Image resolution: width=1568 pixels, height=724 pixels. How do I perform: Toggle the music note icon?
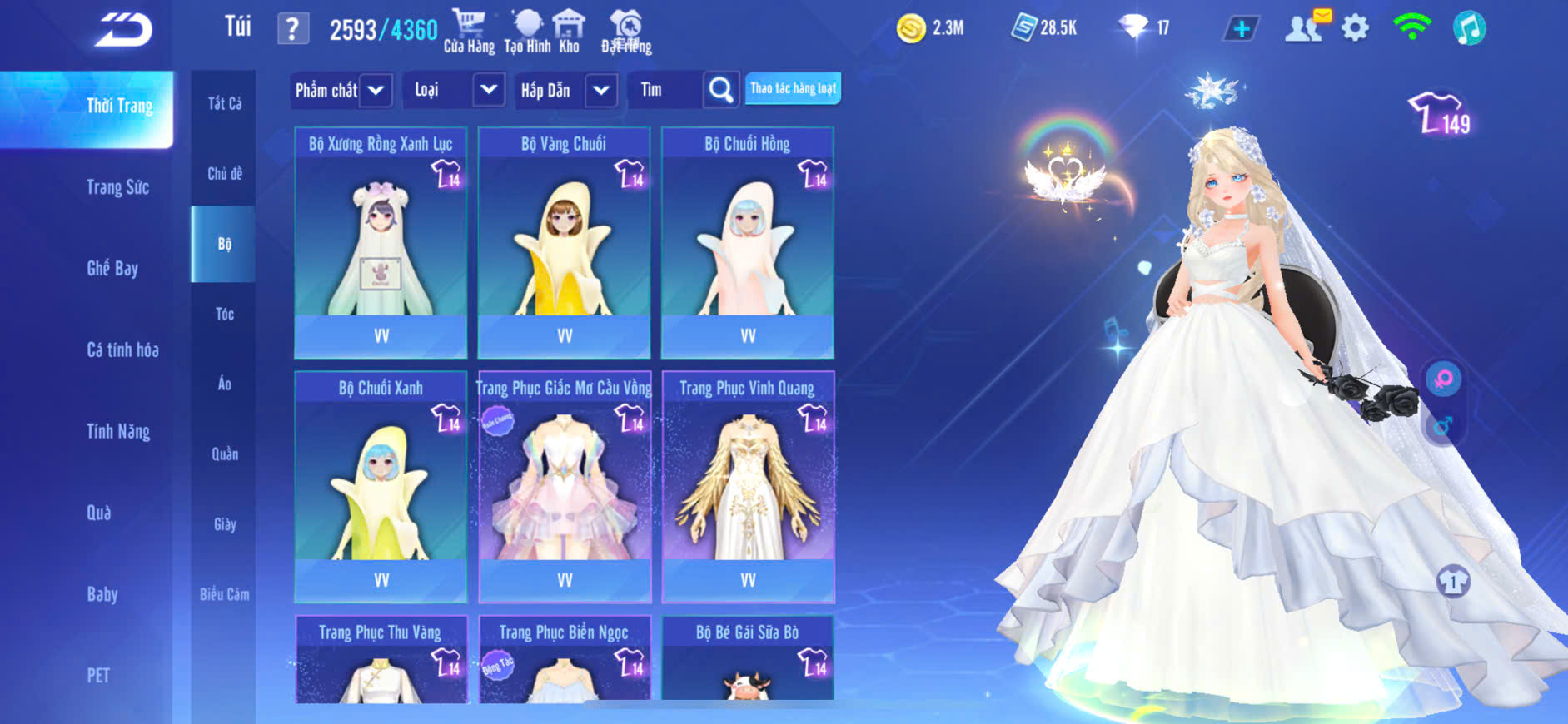(1469, 28)
